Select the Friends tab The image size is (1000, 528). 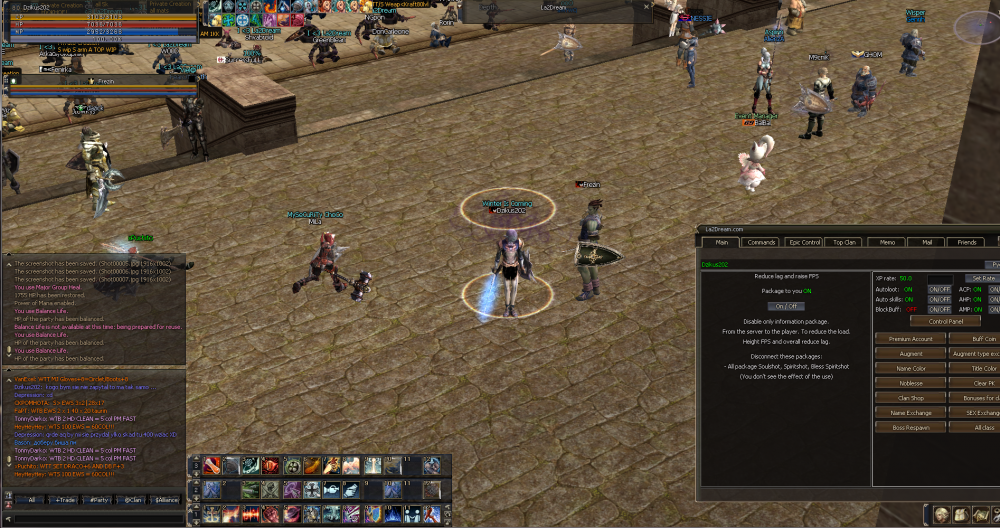coord(967,242)
